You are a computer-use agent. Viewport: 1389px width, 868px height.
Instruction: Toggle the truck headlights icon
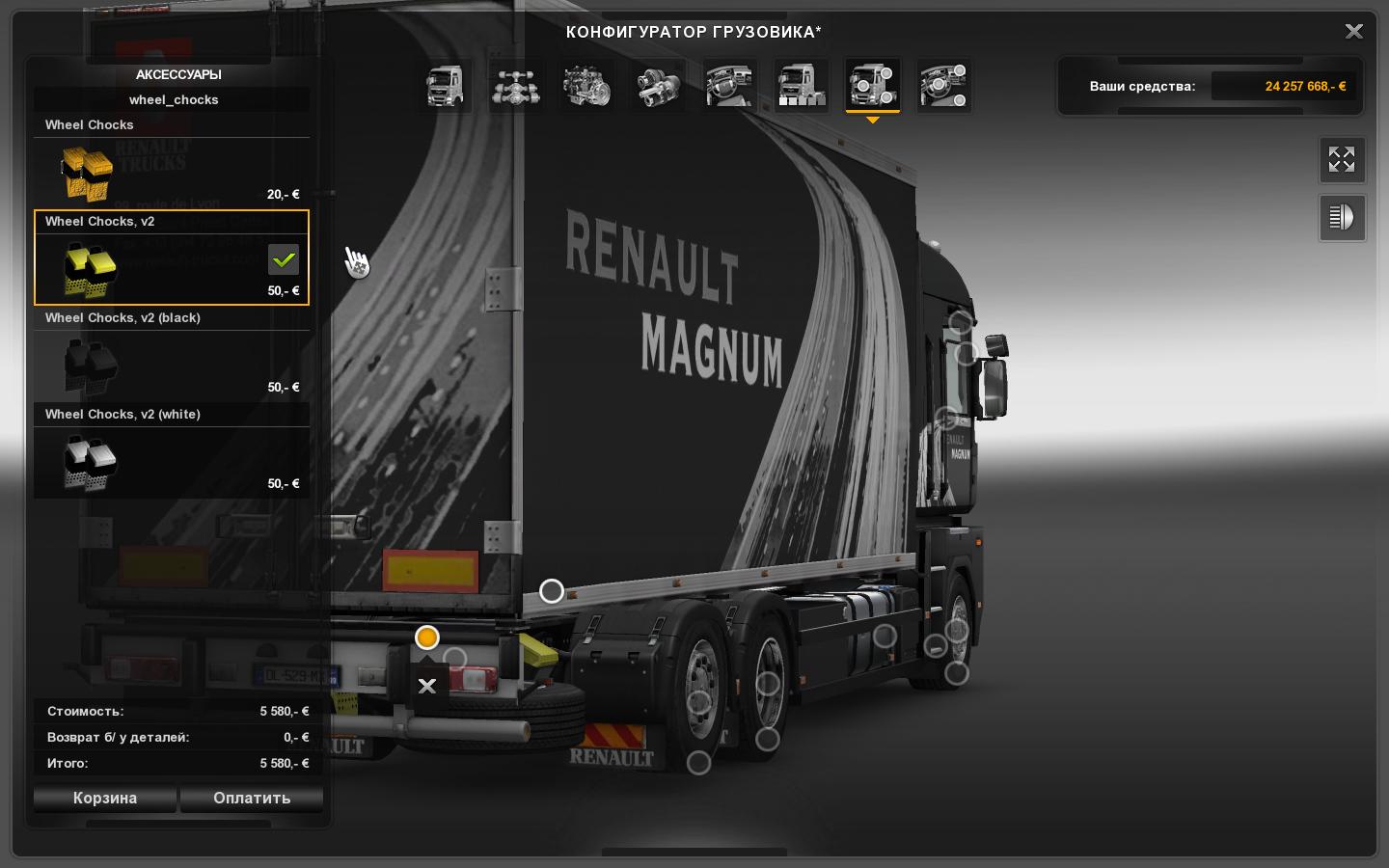pos(1342,217)
